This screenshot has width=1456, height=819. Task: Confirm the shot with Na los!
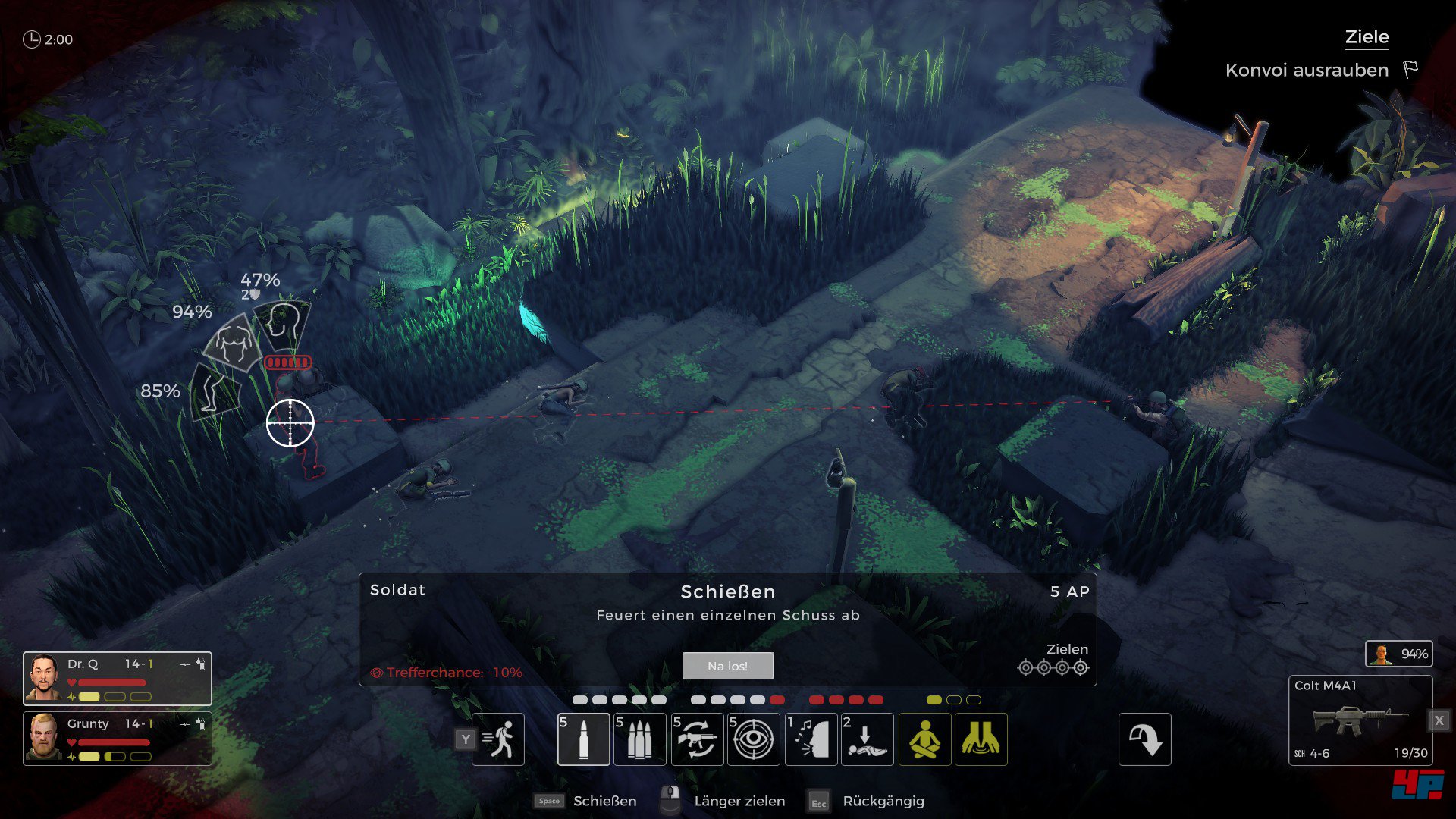tap(727, 666)
